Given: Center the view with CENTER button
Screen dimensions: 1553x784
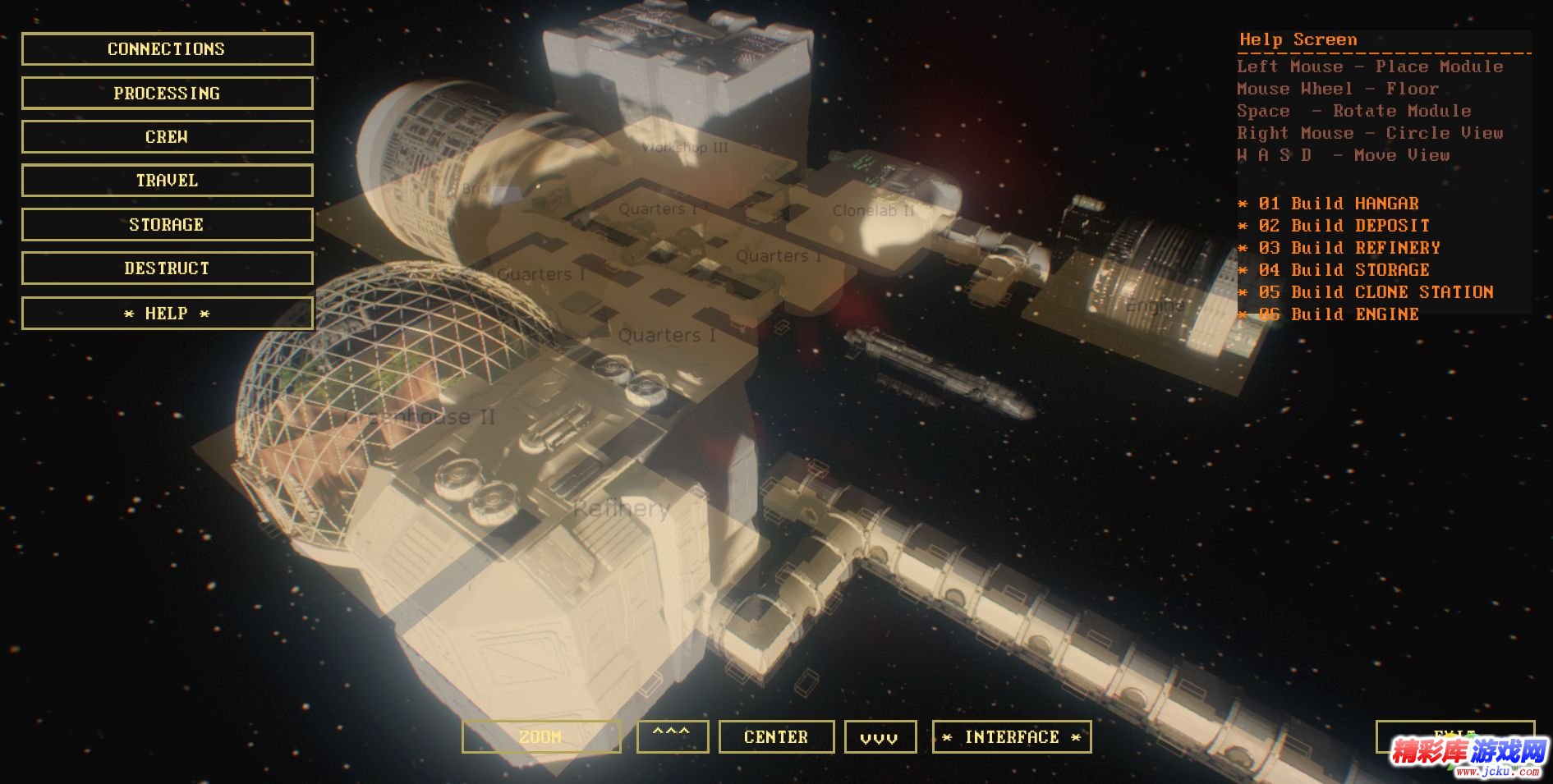Looking at the screenshot, I should pos(776,737).
